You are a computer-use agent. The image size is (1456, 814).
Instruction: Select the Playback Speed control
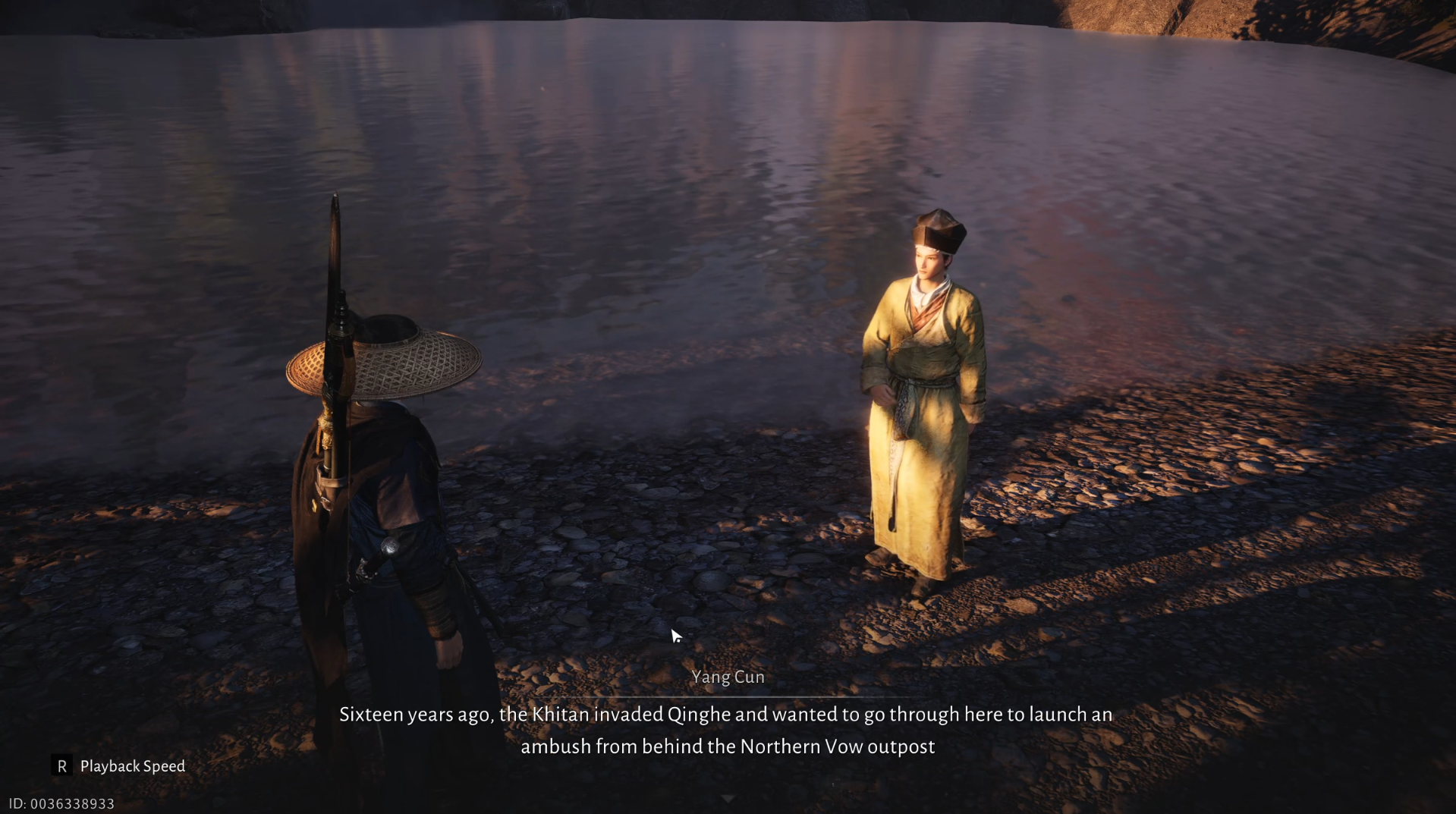pos(132,766)
